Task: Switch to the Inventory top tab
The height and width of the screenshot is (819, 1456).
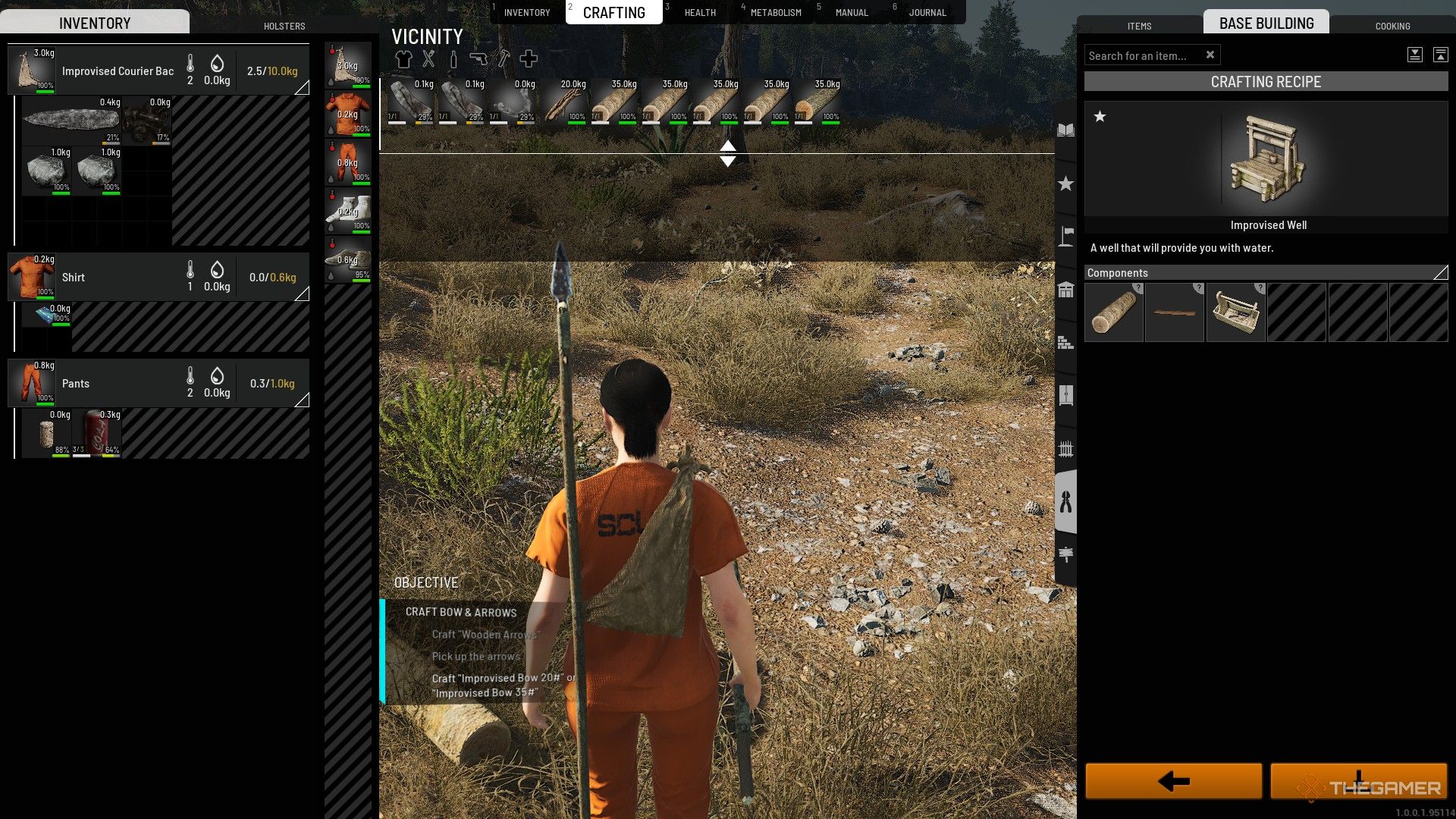Action: pyautogui.click(x=526, y=13)
